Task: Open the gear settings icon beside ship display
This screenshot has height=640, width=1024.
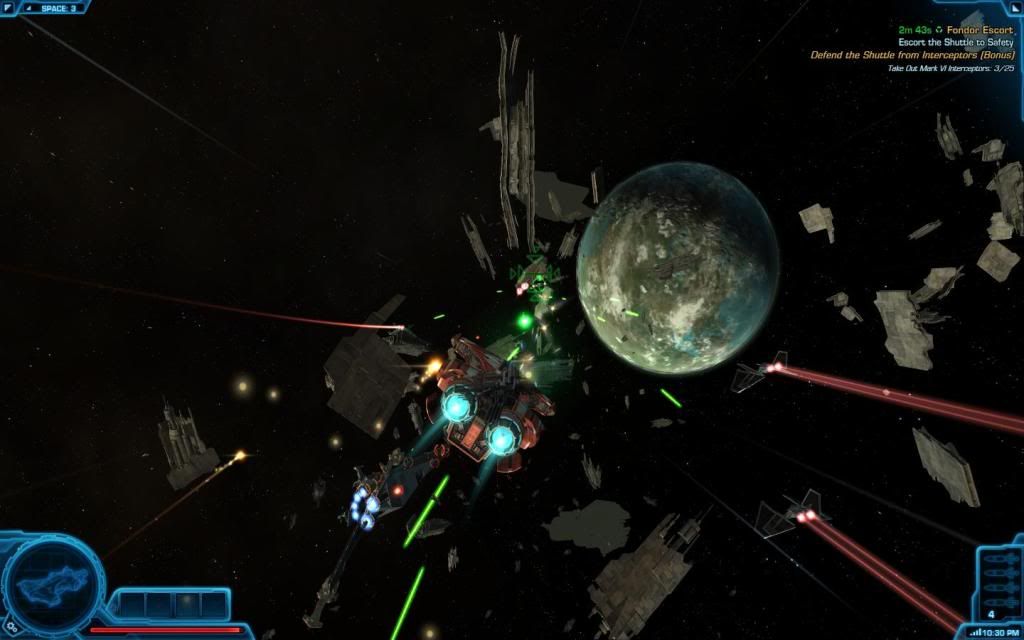Action: coord(11,627)
